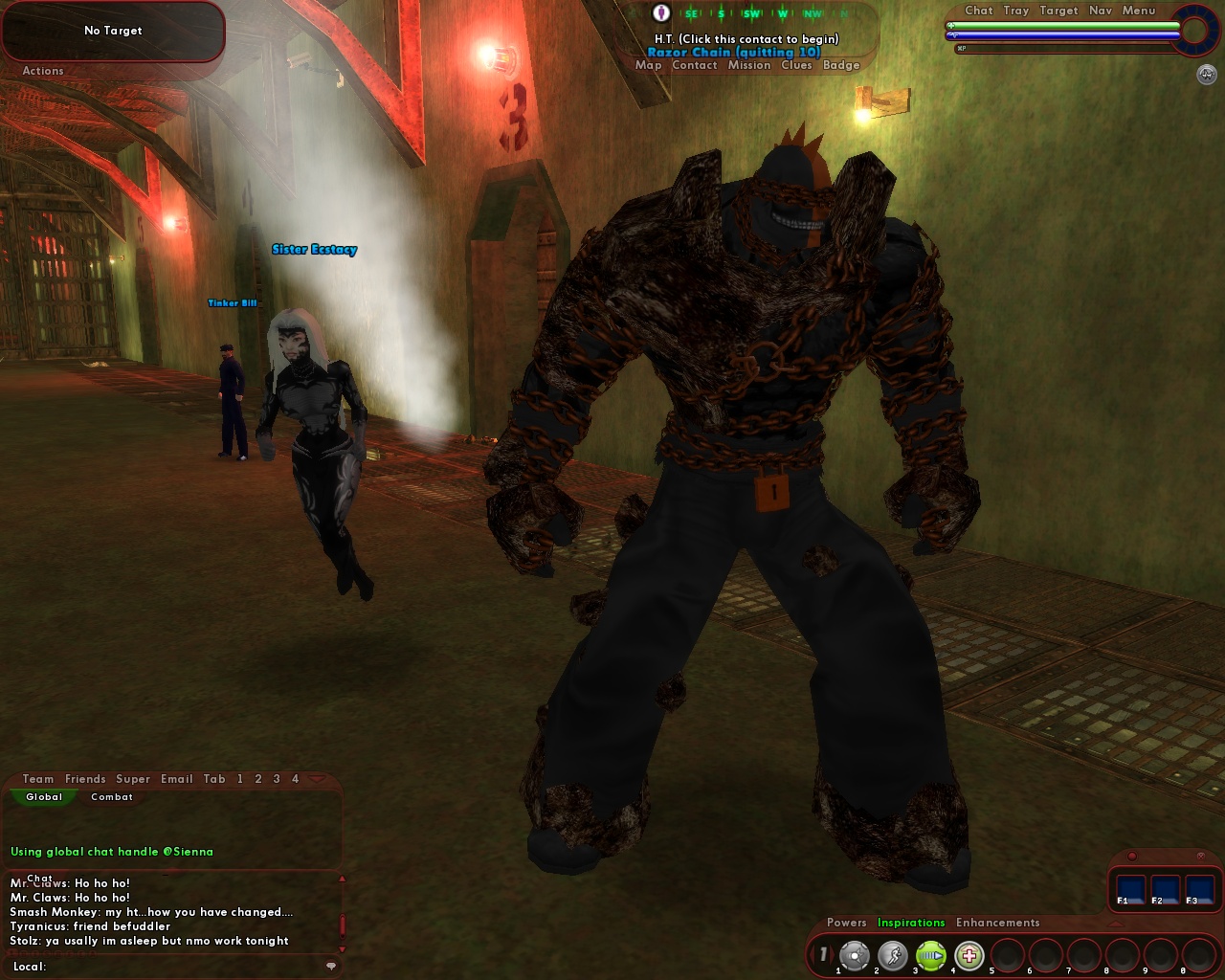Open the Enhancements tab

pyautogui.click(x=997, y=923)
